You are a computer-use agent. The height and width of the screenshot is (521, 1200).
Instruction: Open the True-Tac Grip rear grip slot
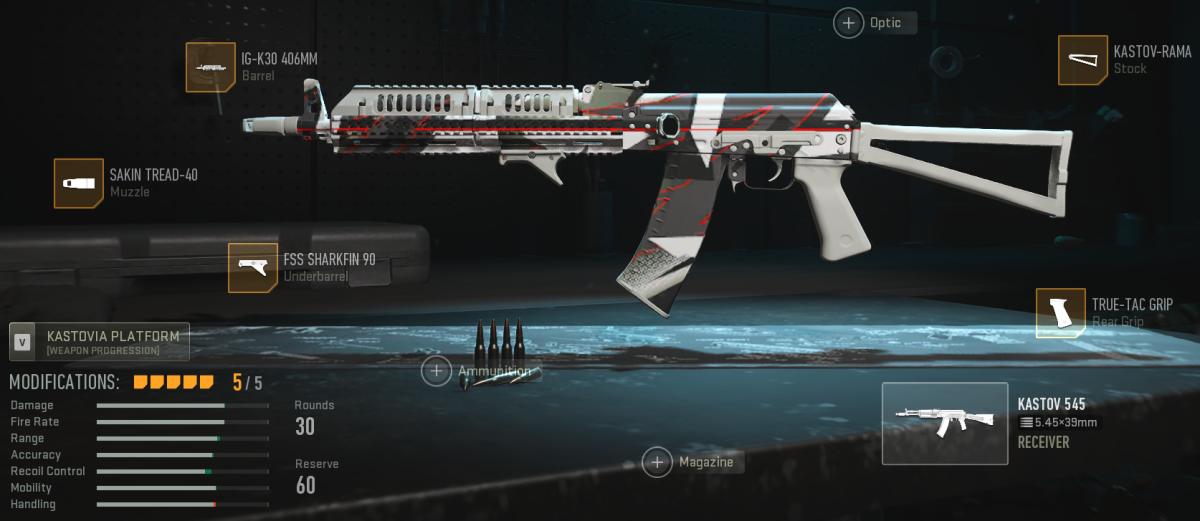point(1060,313)
